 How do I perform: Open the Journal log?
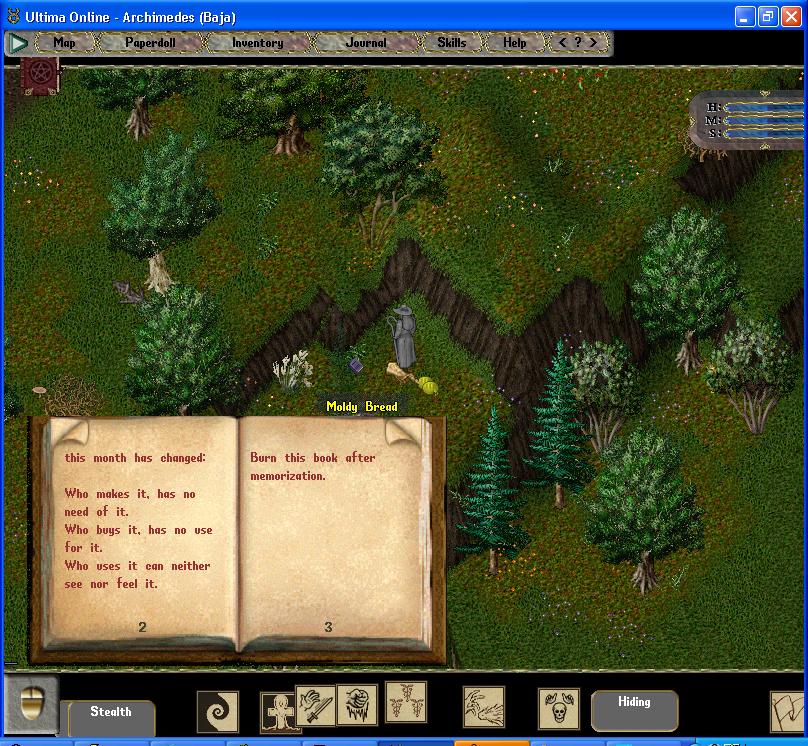point(365,43)
